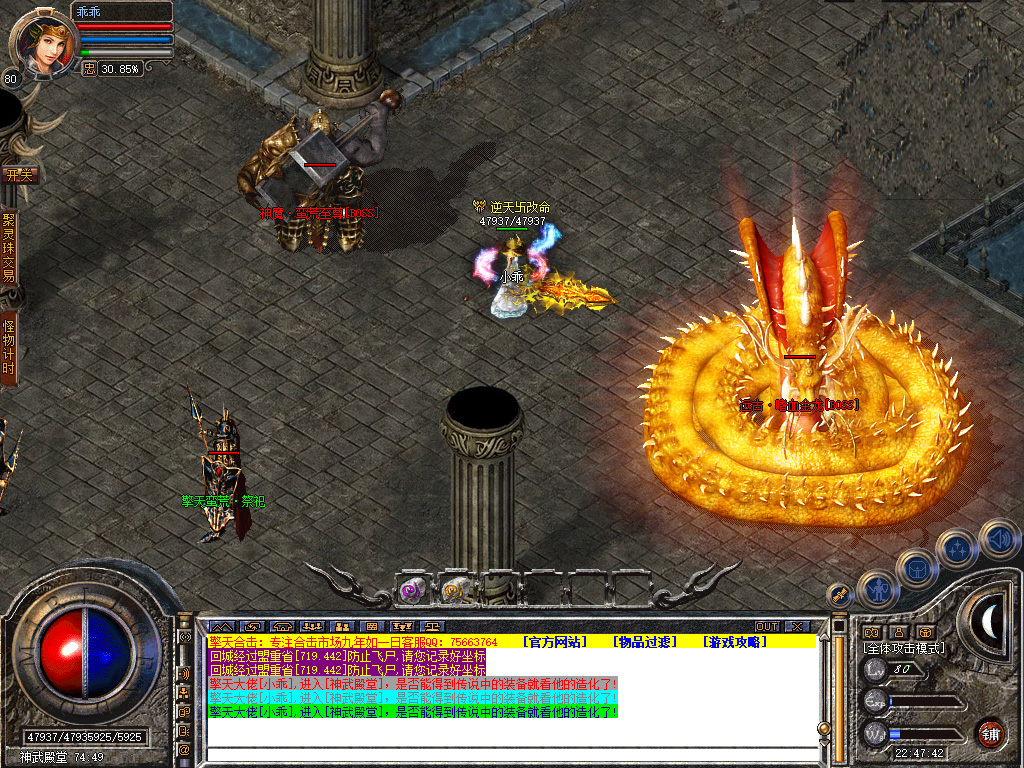Click the small satellite icon button

pyautogui.click(x=840, y=594)
